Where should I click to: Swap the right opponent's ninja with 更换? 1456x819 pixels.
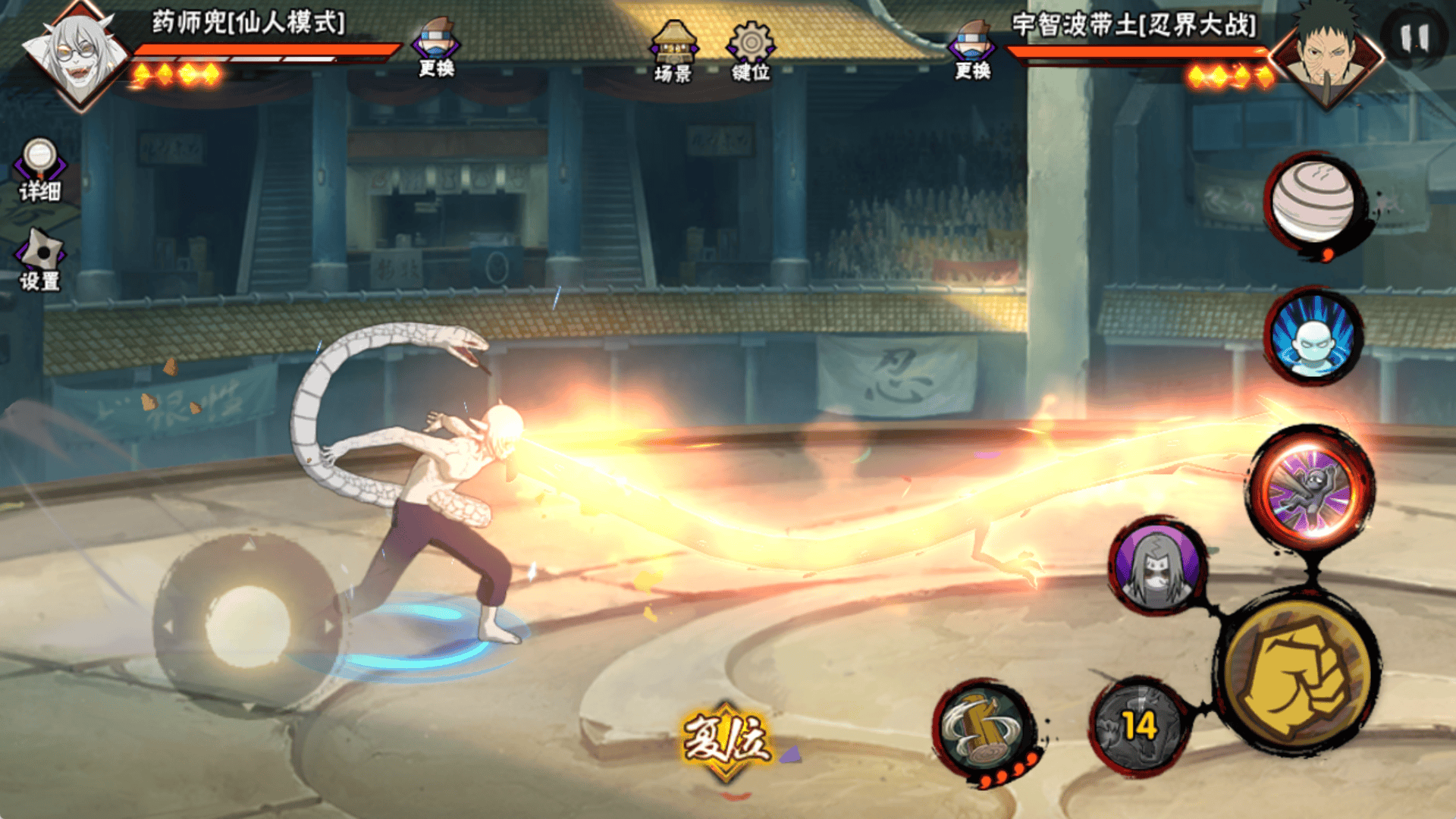973,49
